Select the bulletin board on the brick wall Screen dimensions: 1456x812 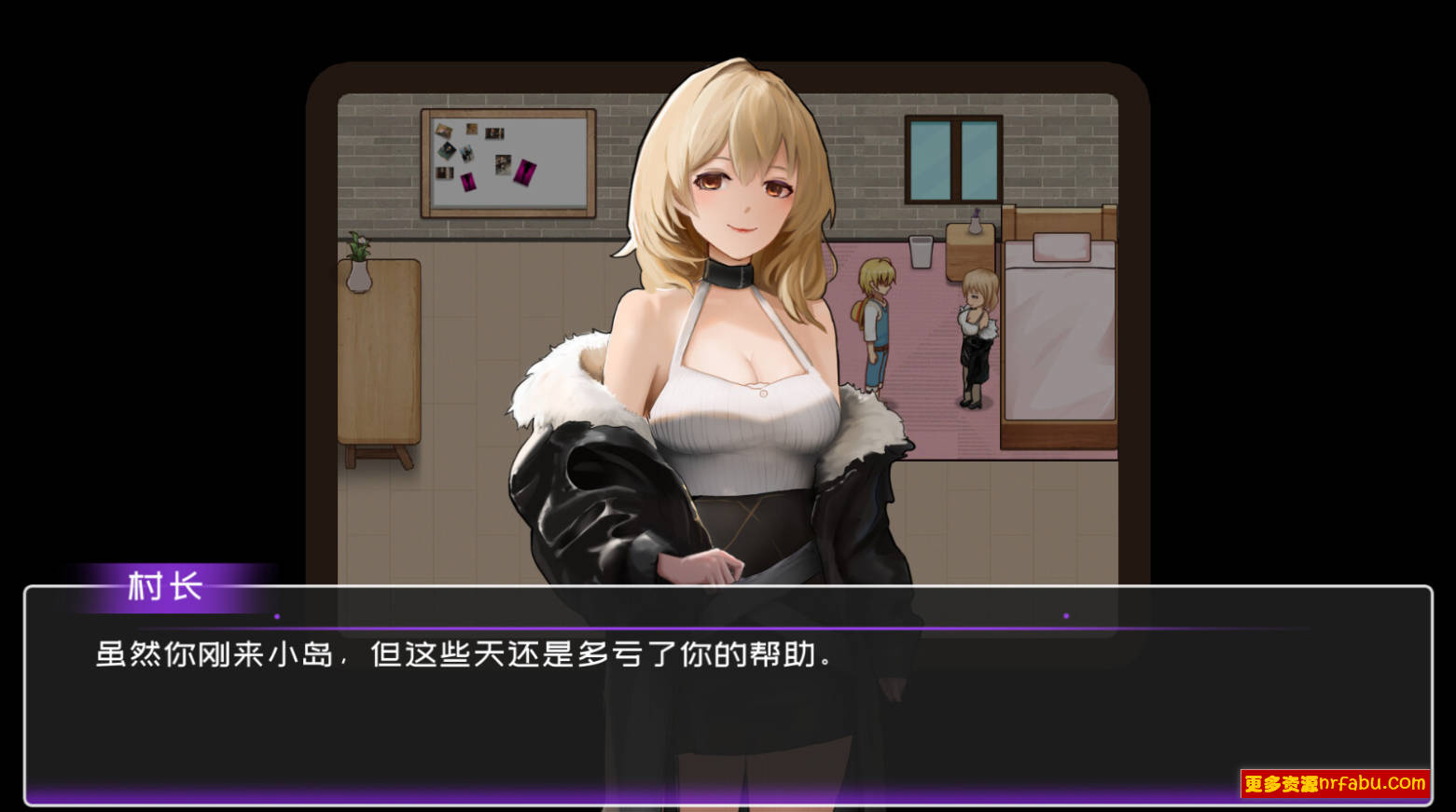click(508, 163)
